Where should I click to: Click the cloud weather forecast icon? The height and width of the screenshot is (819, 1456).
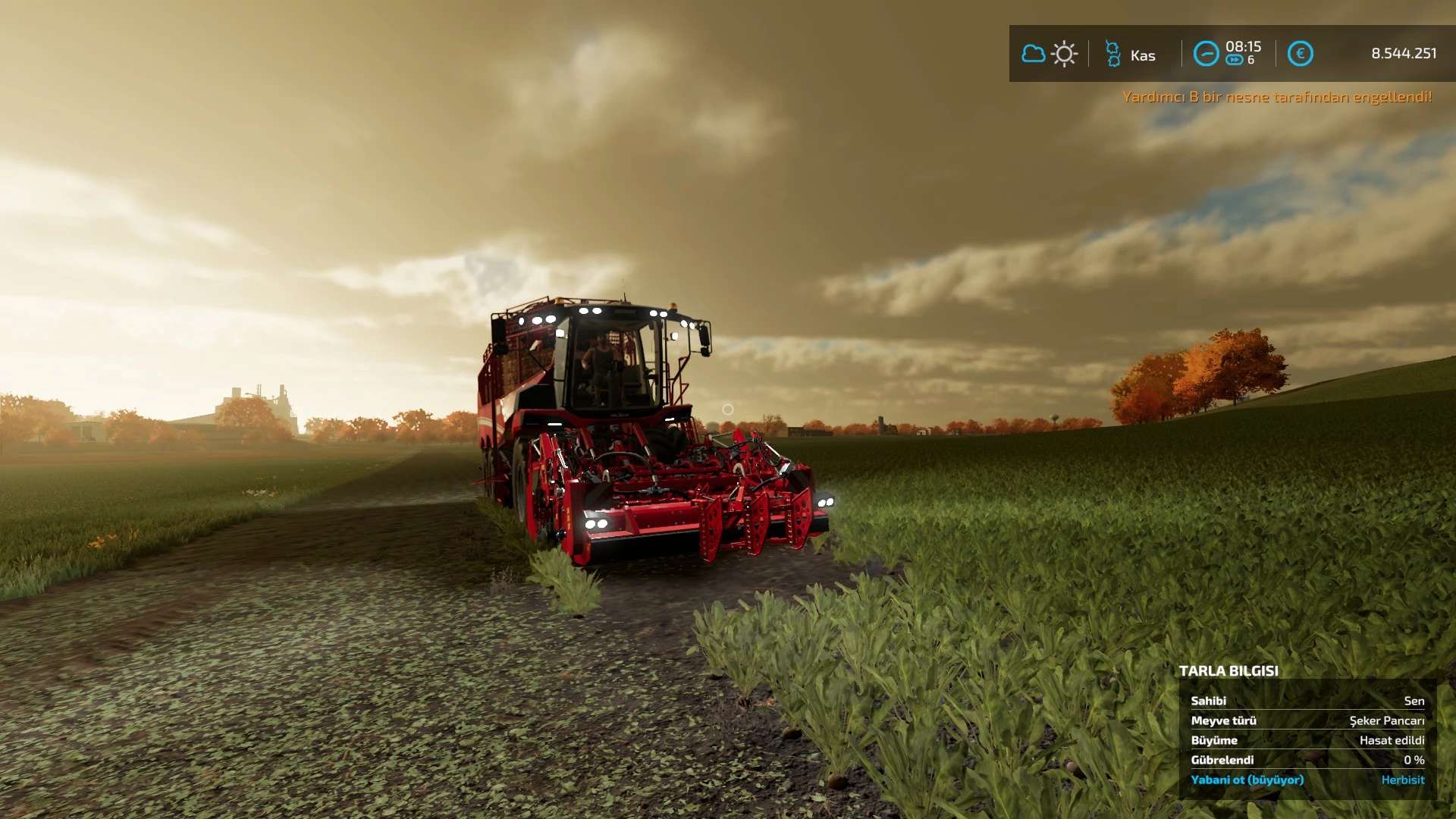click(x=1033, y=54)
